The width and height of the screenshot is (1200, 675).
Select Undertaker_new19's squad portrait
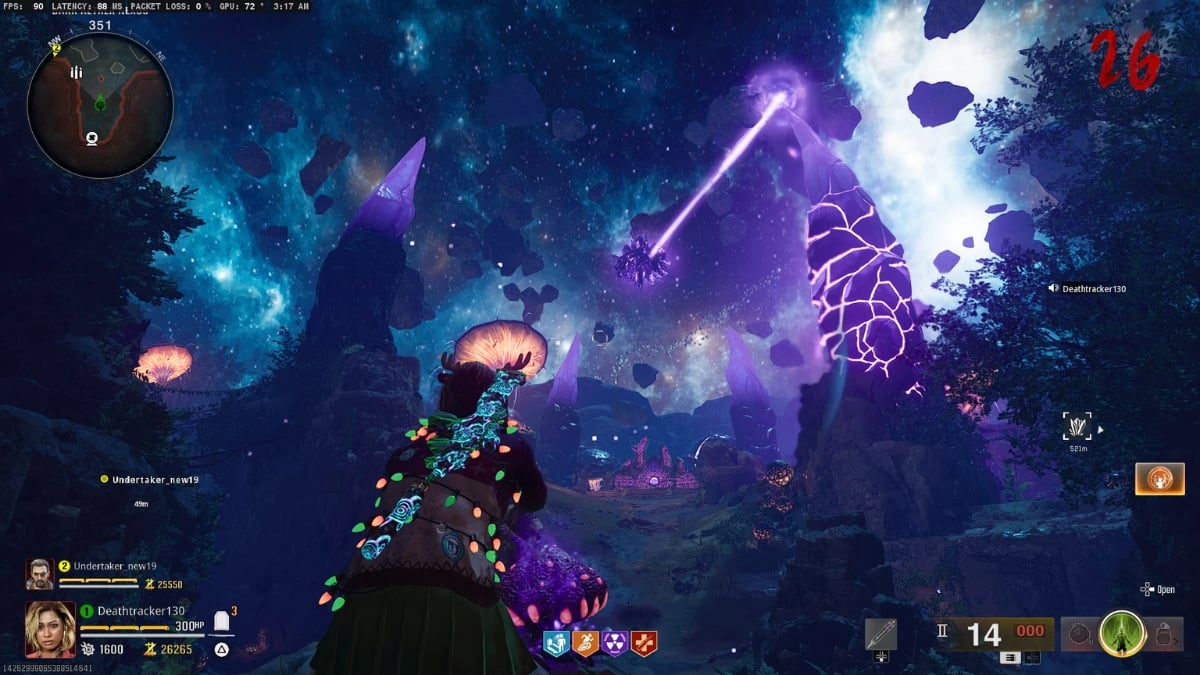[40, 573]
